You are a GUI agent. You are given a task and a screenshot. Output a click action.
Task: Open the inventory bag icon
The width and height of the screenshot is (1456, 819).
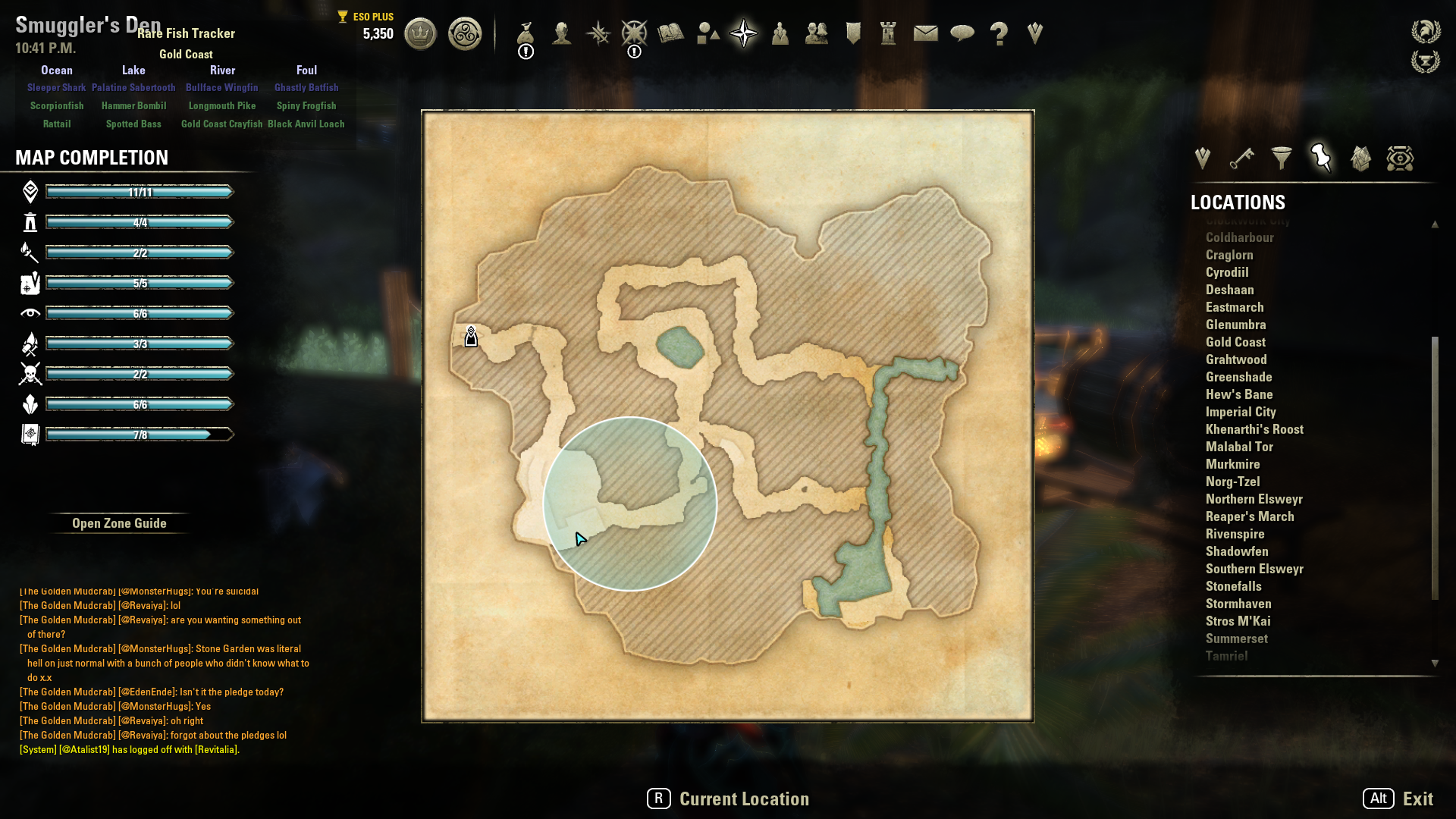(x=526, y=33)
